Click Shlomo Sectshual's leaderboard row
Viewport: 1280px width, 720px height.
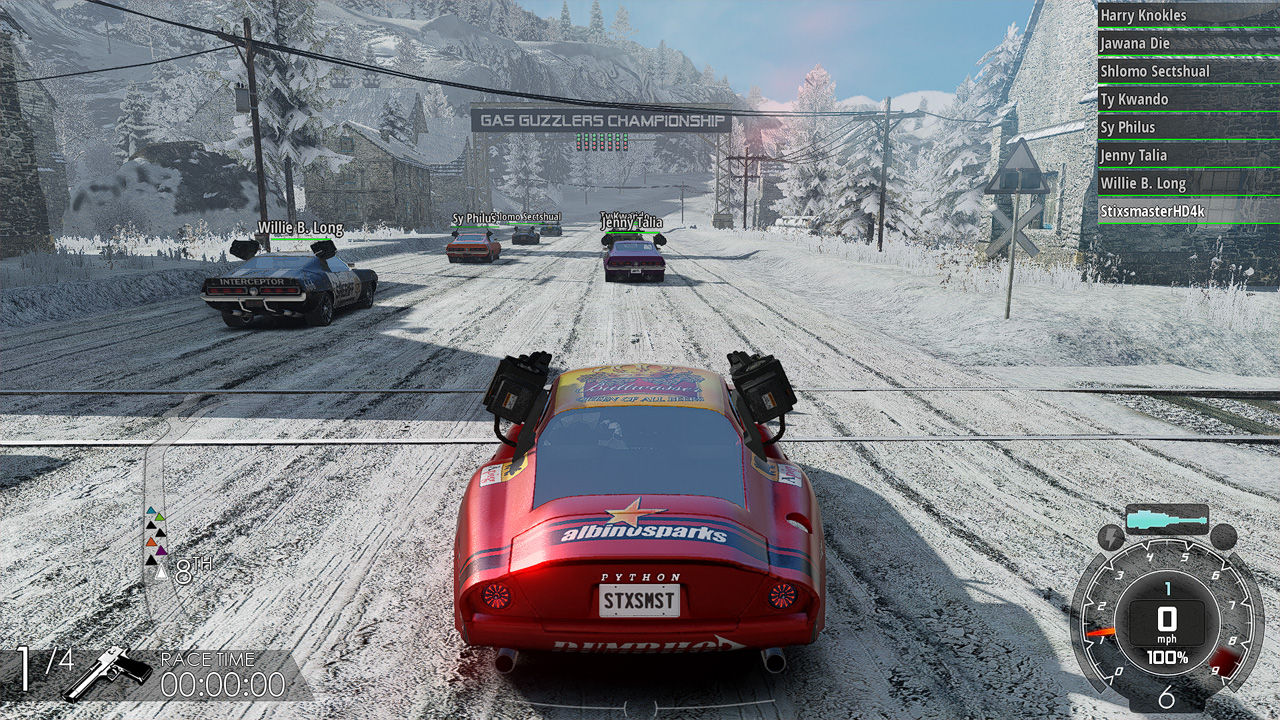[1188, 71]
